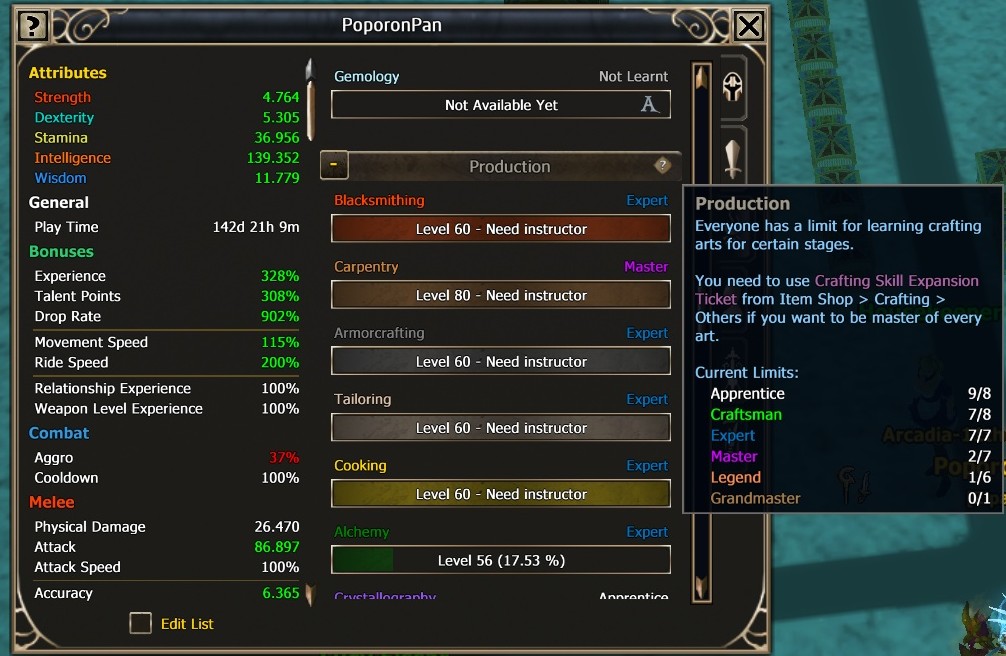1006x656 pixels.
Task: Close the PoporonPan character window
Action: tap(748, 26)
